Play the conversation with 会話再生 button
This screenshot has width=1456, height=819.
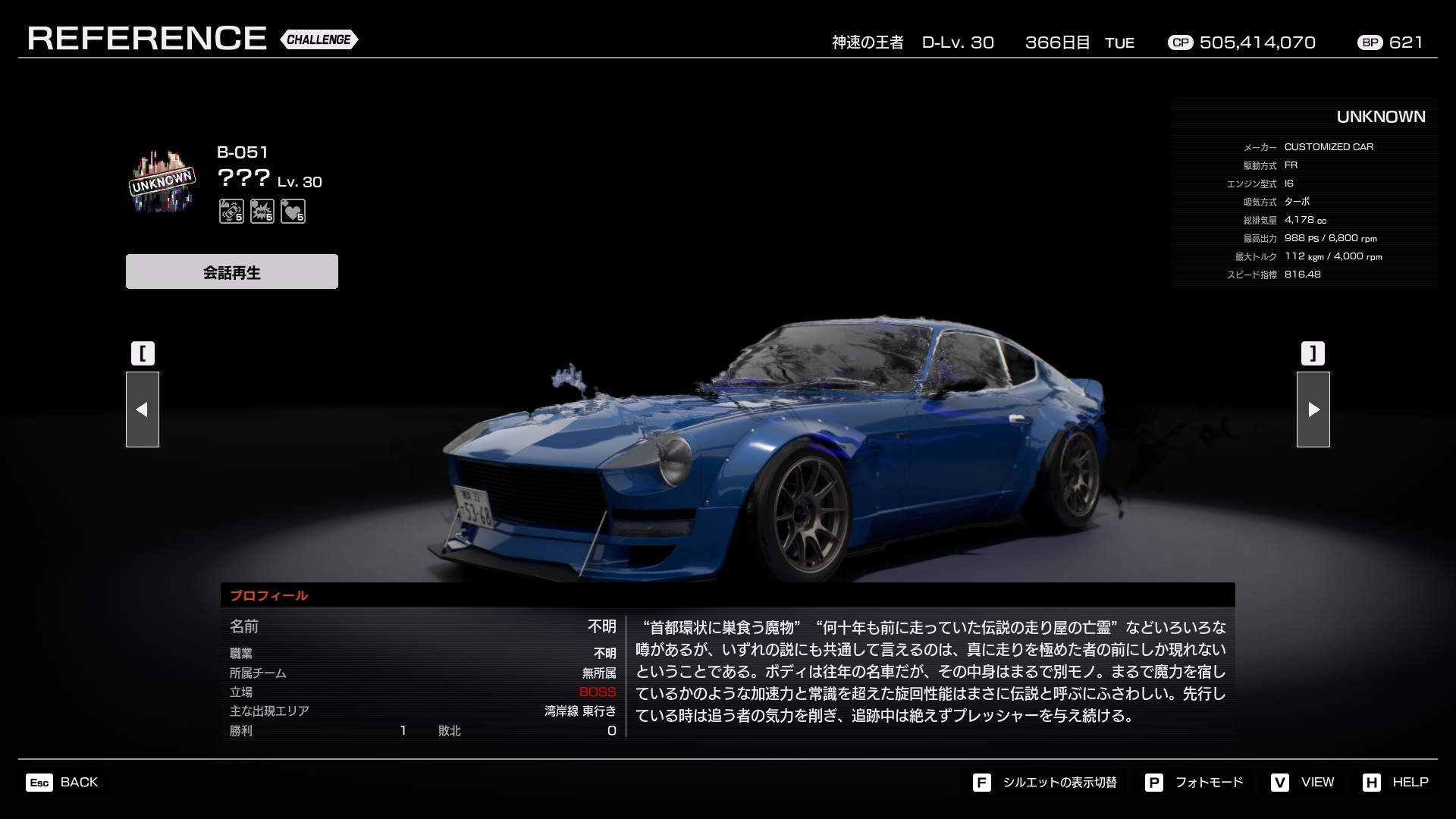tap(231, 271)
